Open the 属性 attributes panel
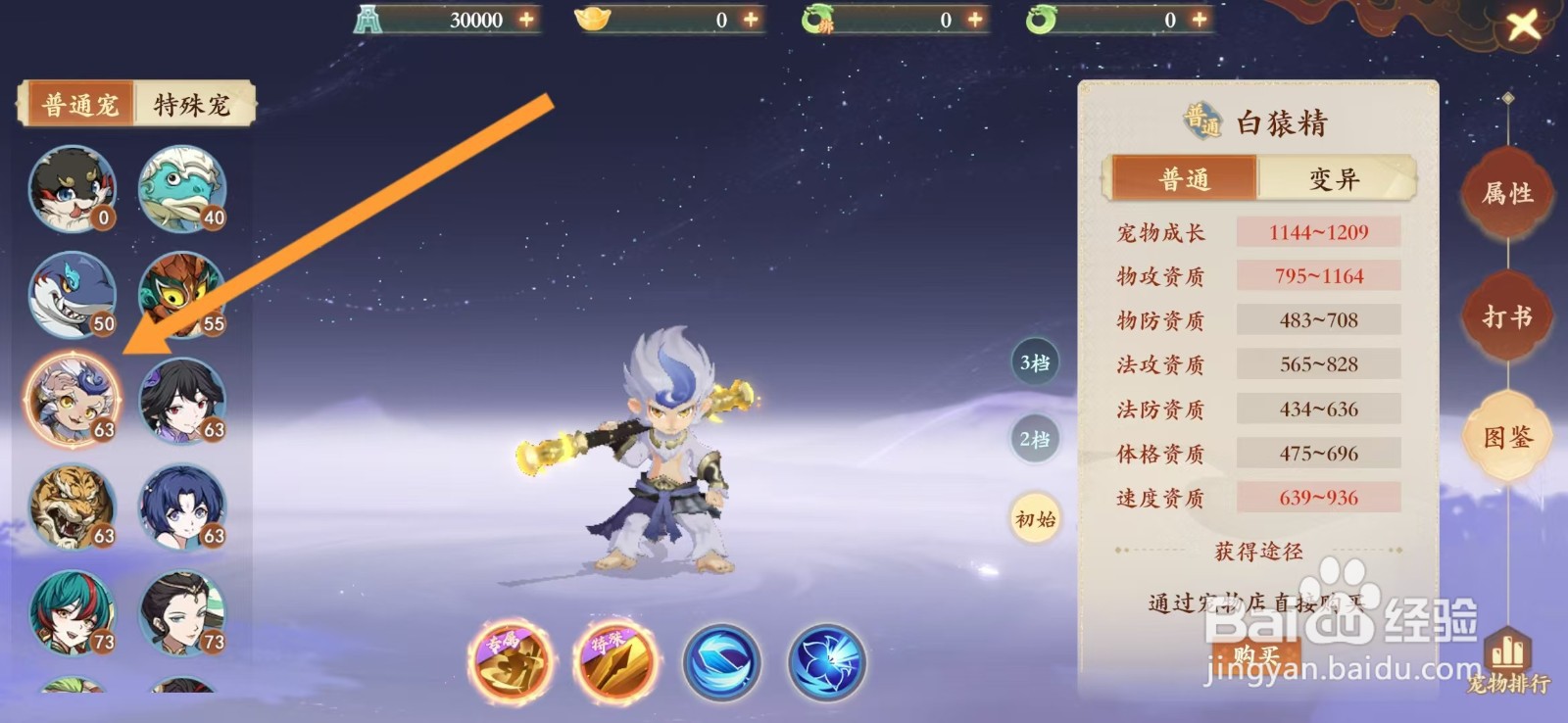Screen dimensions: 1568x723 1506,193
